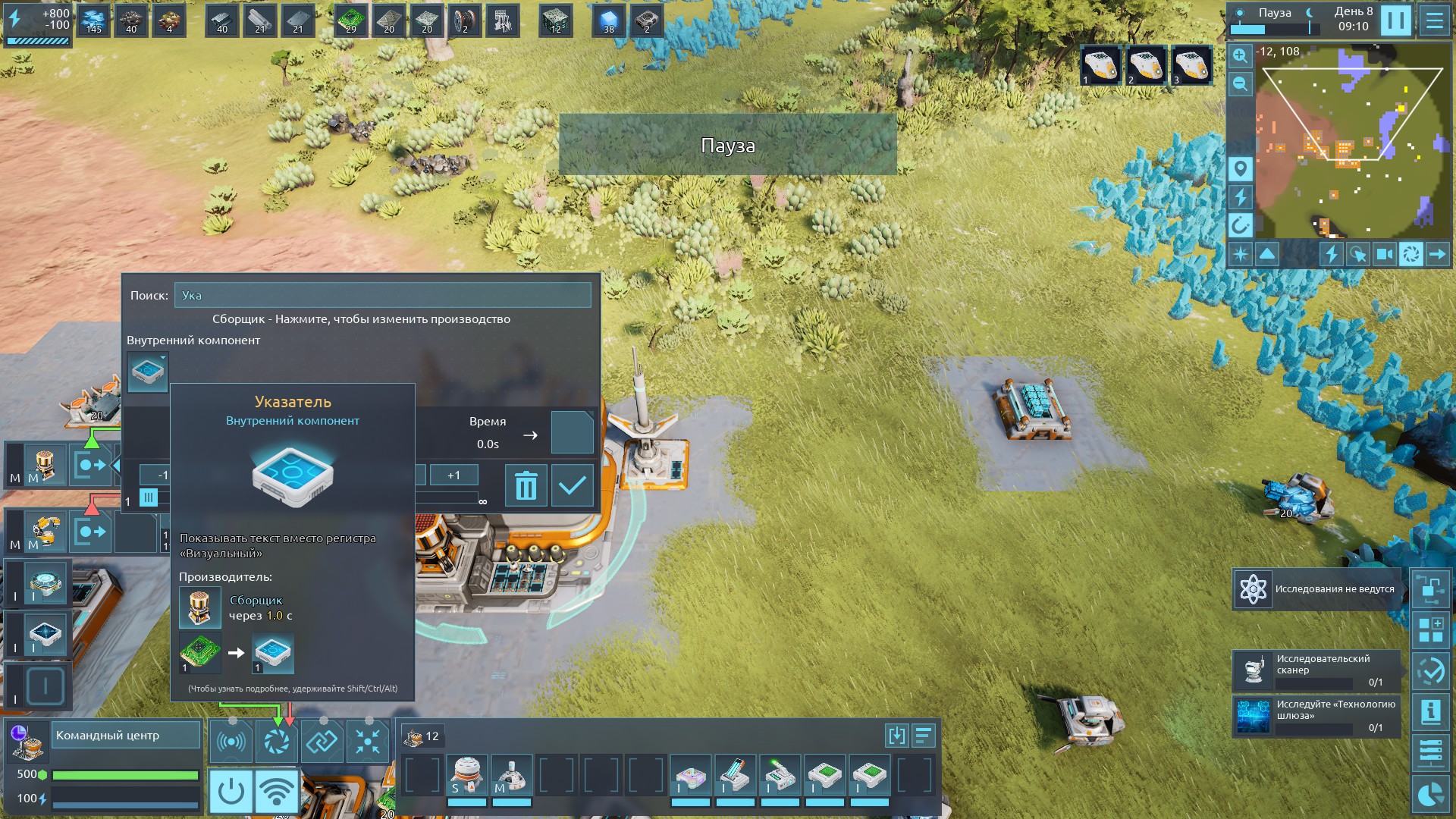Select unit group 3 icon
This screenshot has height=819, width=1456.
(1191, 65)
